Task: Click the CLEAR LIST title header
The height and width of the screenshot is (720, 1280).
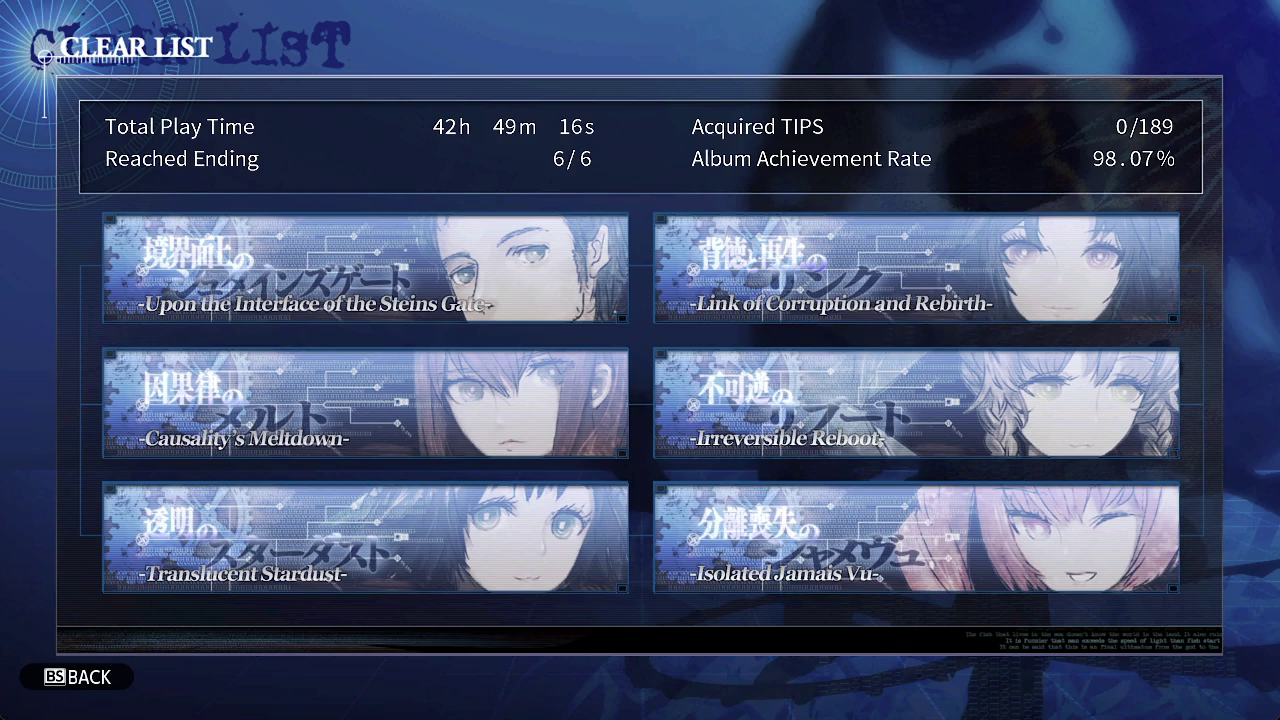Action: (136, 46)
